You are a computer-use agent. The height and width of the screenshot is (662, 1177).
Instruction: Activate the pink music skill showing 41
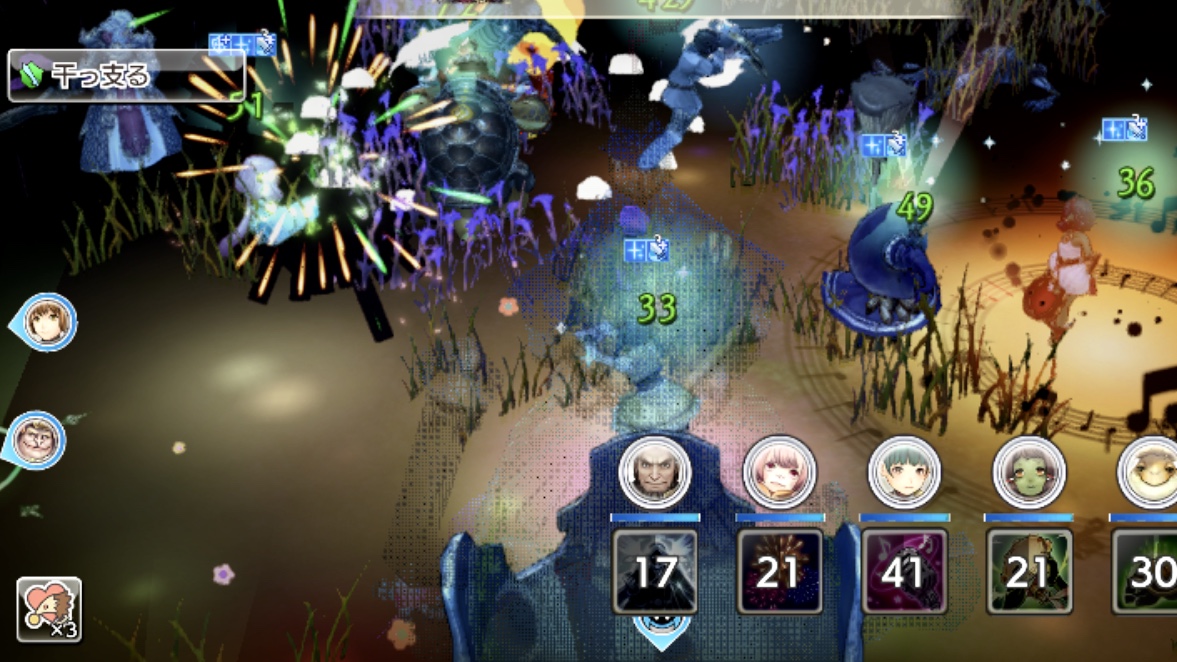(x=904, y=571)
